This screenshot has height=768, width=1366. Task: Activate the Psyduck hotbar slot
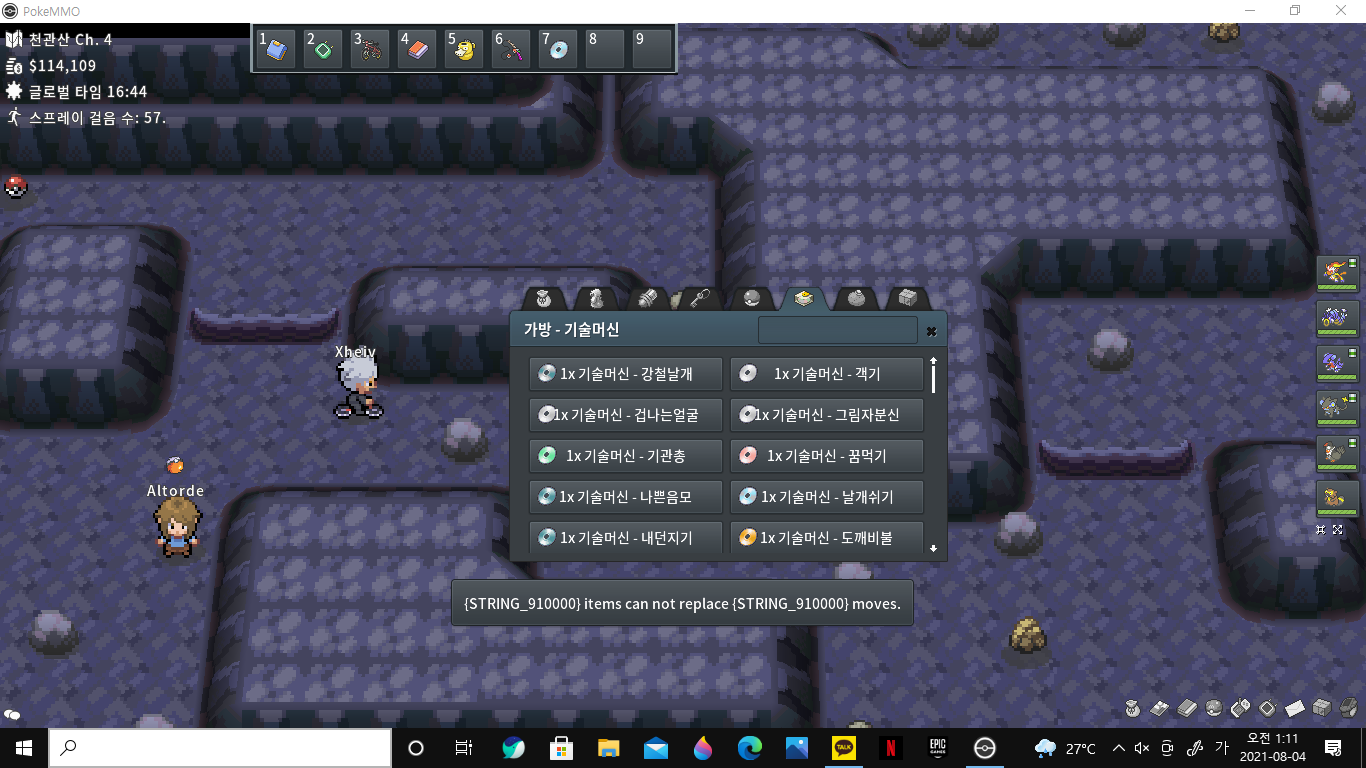[464, 48]
